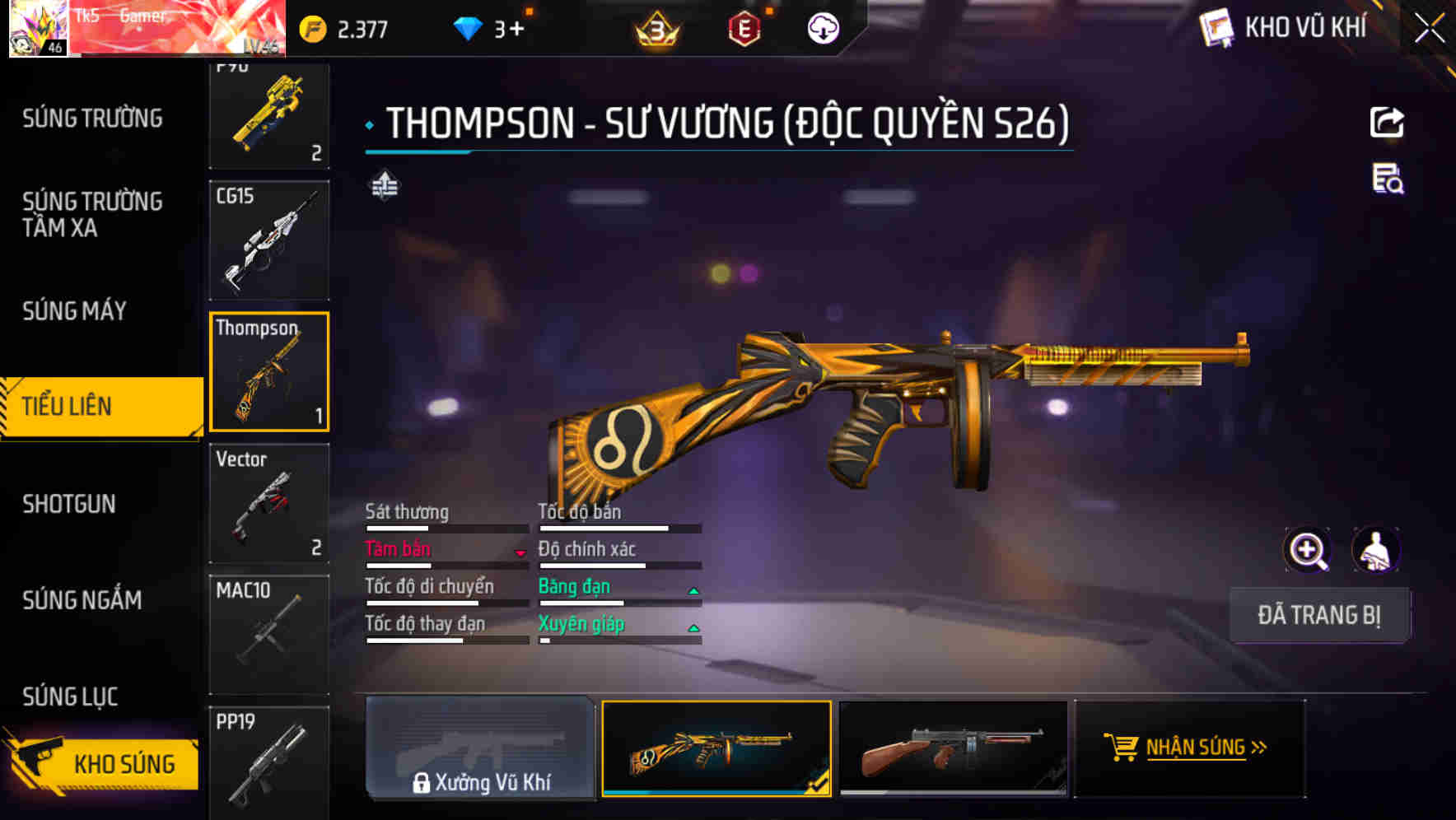The height and width of the screenshot is (820, 1456).
Task: Expand the green arrow beside Băng đạn
Action: (x=693, y=589)
